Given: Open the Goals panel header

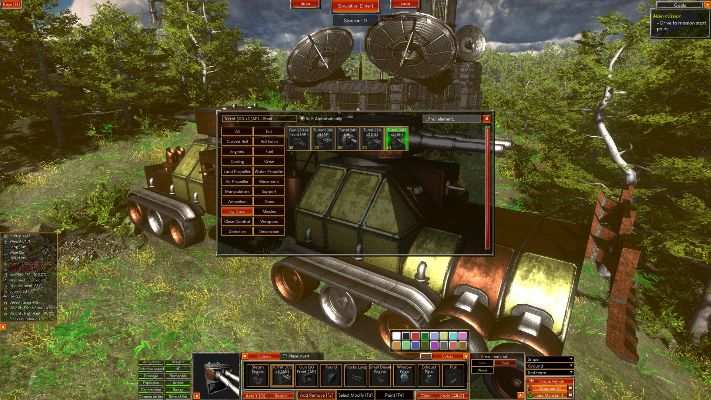Looking at the screenshot, I should 680,4.
